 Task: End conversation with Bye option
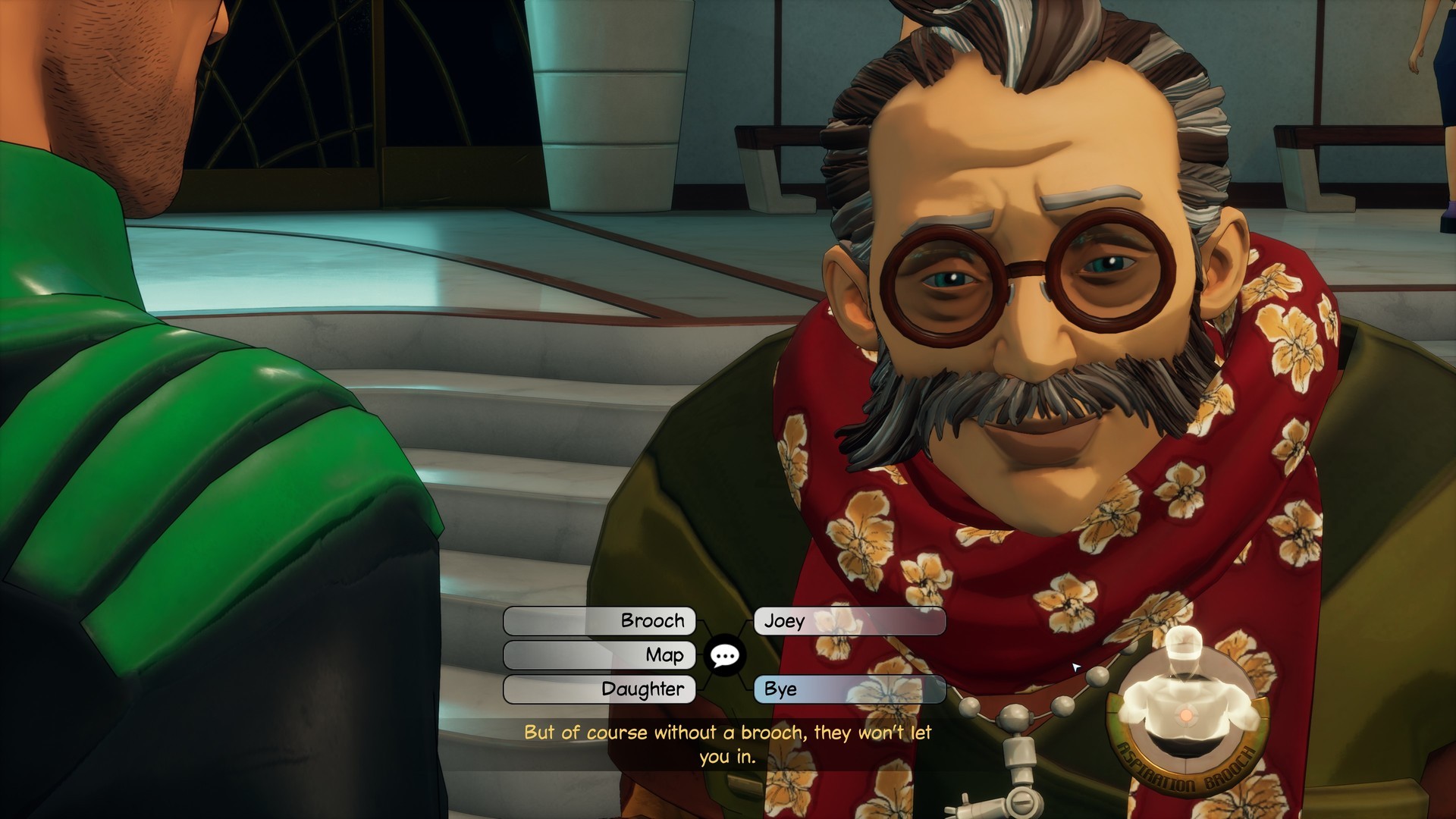[849, 689]
